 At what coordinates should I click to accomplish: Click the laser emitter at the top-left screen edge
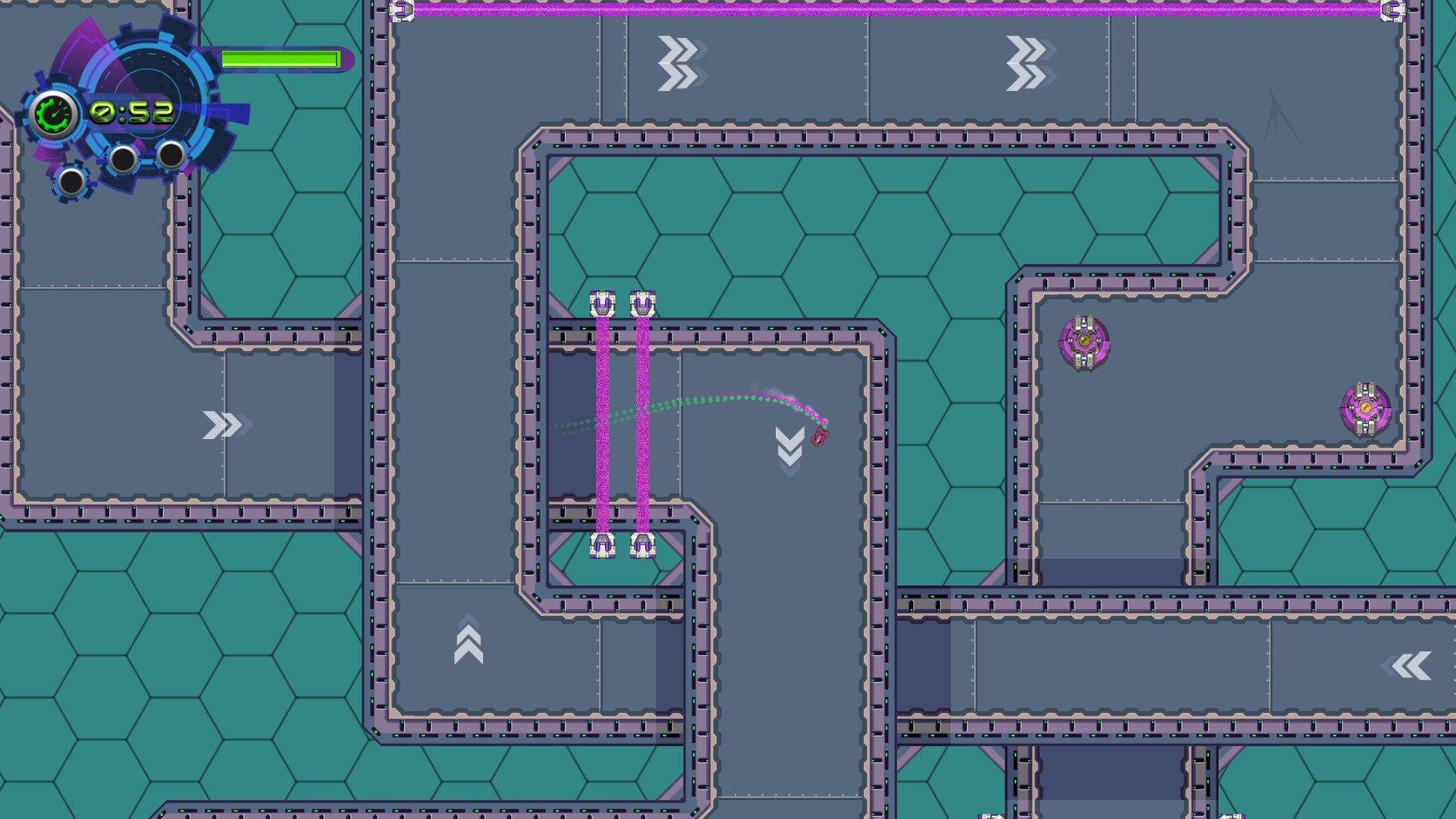(400, 11)
